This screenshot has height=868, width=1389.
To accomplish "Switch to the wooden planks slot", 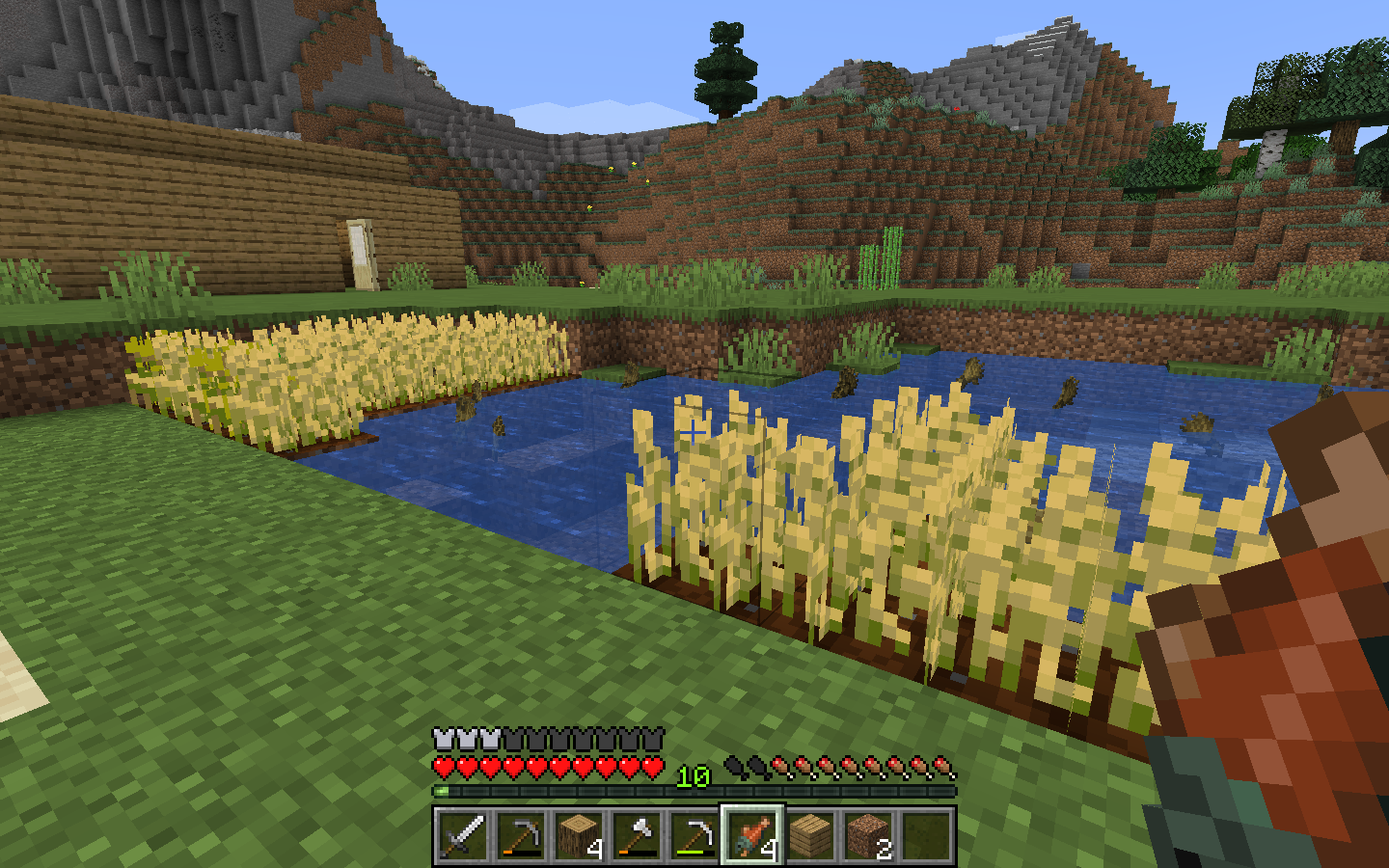I will coord(810,835).
